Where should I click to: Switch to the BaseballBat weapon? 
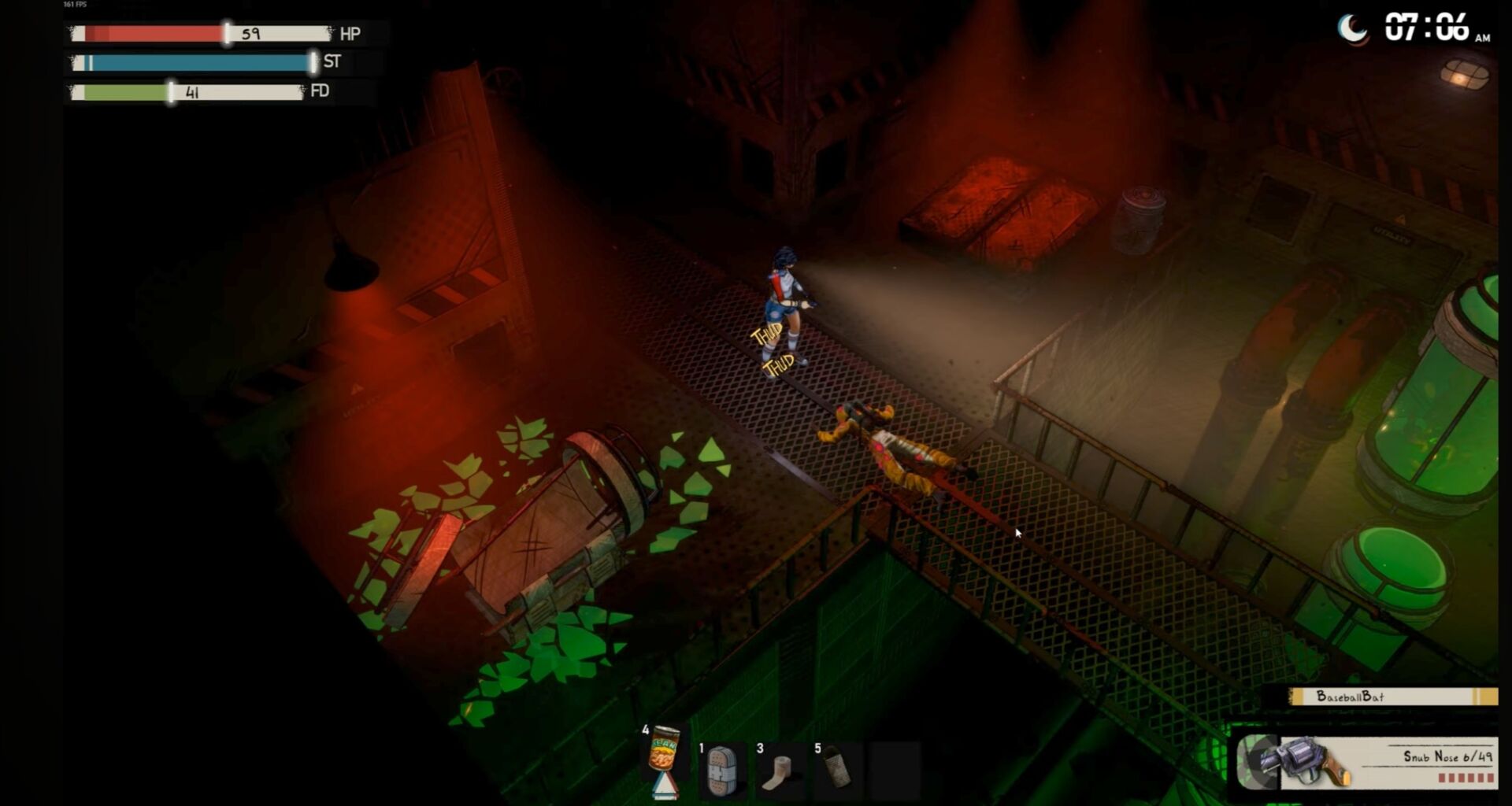pyautogui.click(x=1392, y=697)
